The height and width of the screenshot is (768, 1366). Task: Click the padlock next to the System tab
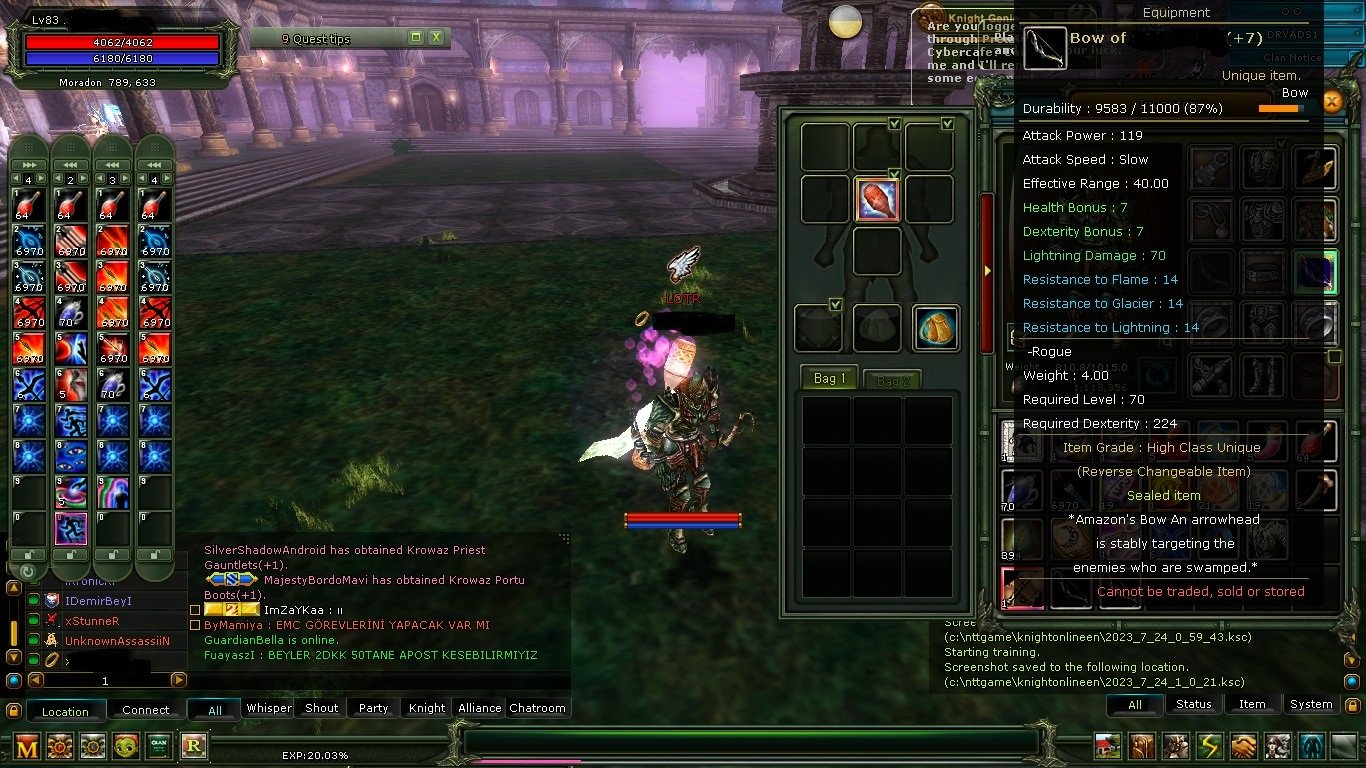pos(1352,704)
